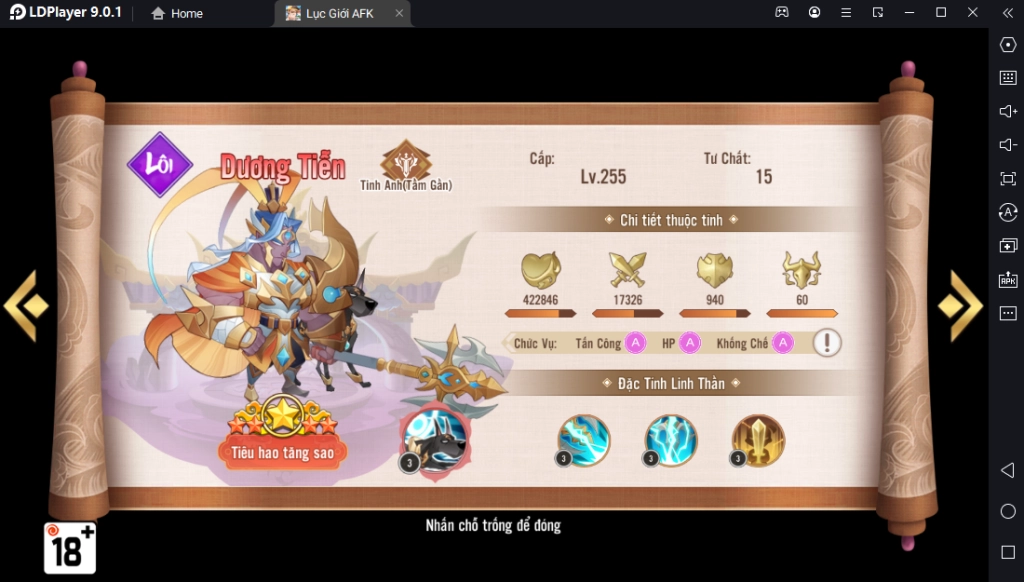Image resolution: width=1024 pixels, height=582 pixels.
Task: Close the Lục Giới AFK emulator tab
Action: (399, 13)
